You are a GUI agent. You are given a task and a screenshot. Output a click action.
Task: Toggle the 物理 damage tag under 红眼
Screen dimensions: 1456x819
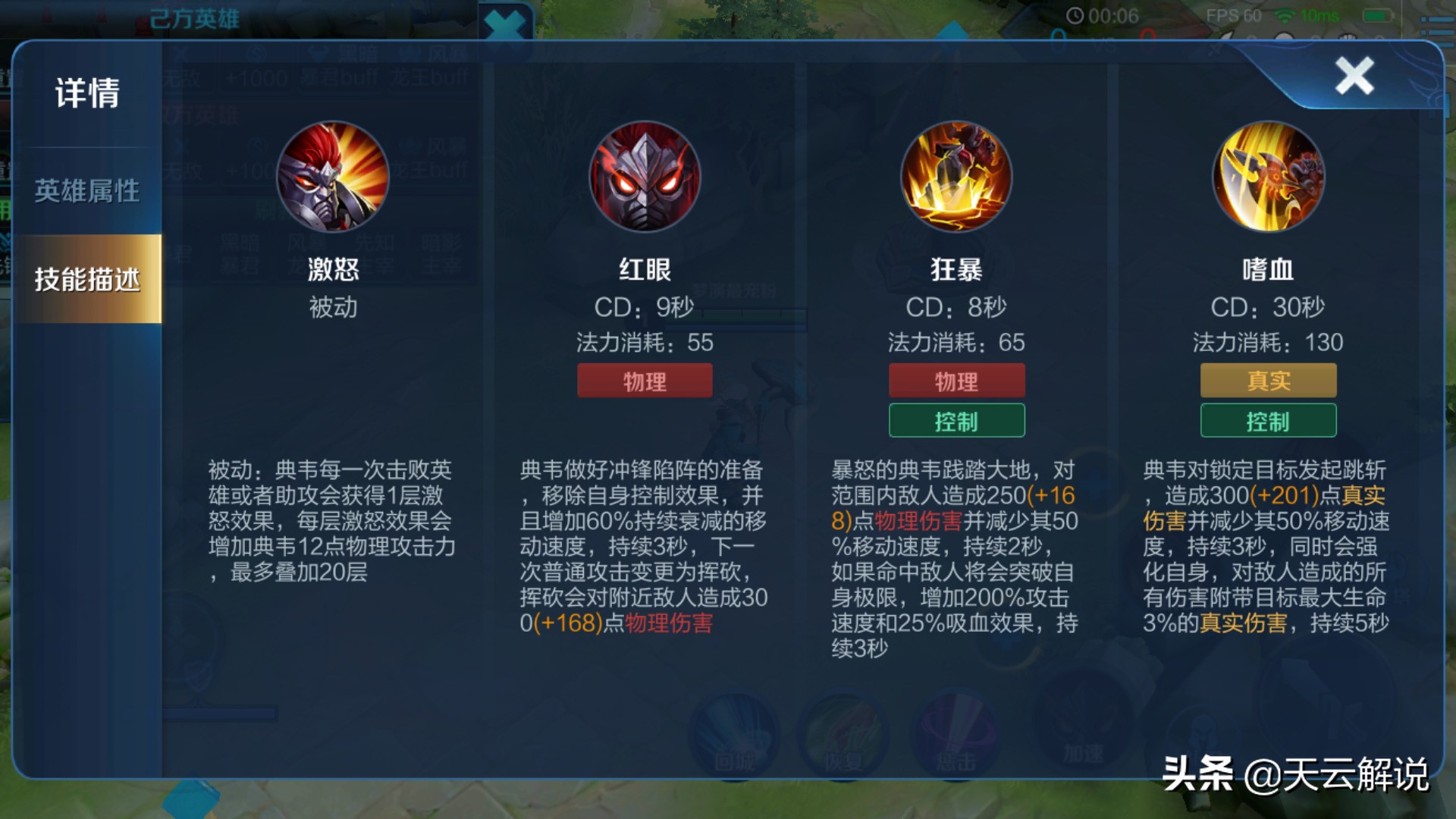pyautogui.click(x=644, y=380)
